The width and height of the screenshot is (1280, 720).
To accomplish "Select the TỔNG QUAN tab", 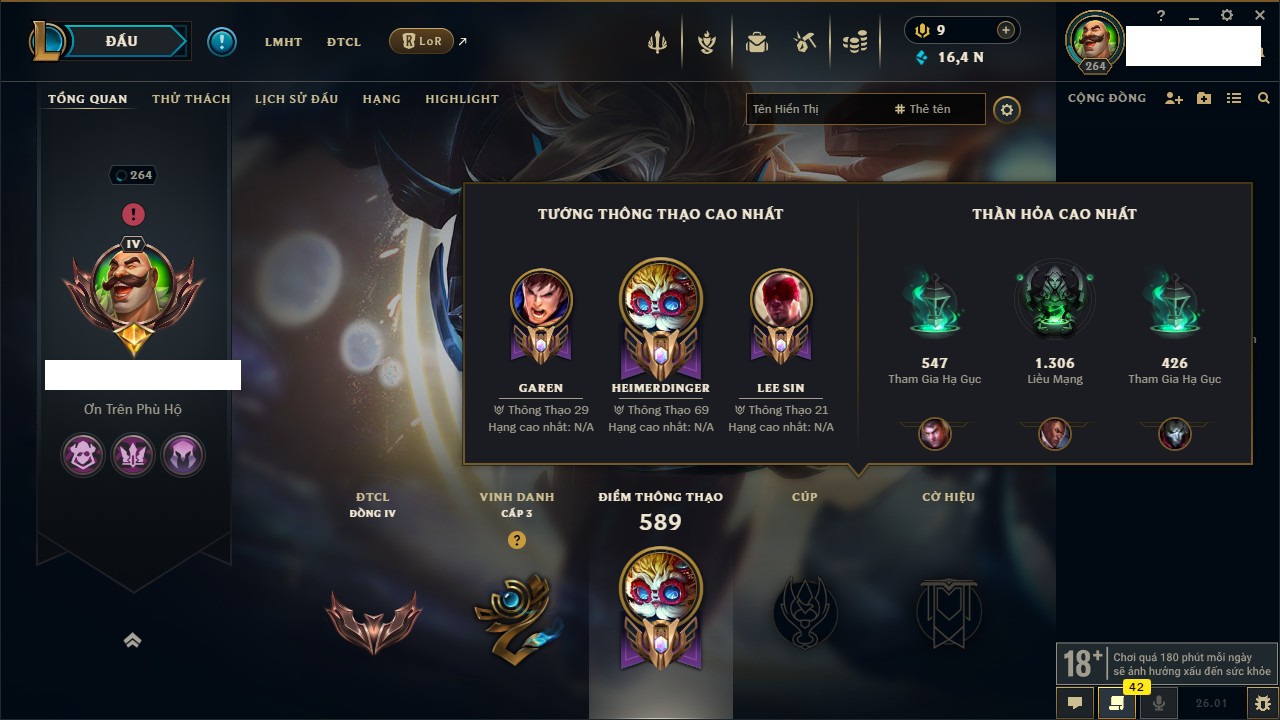I will pos(88,99).
